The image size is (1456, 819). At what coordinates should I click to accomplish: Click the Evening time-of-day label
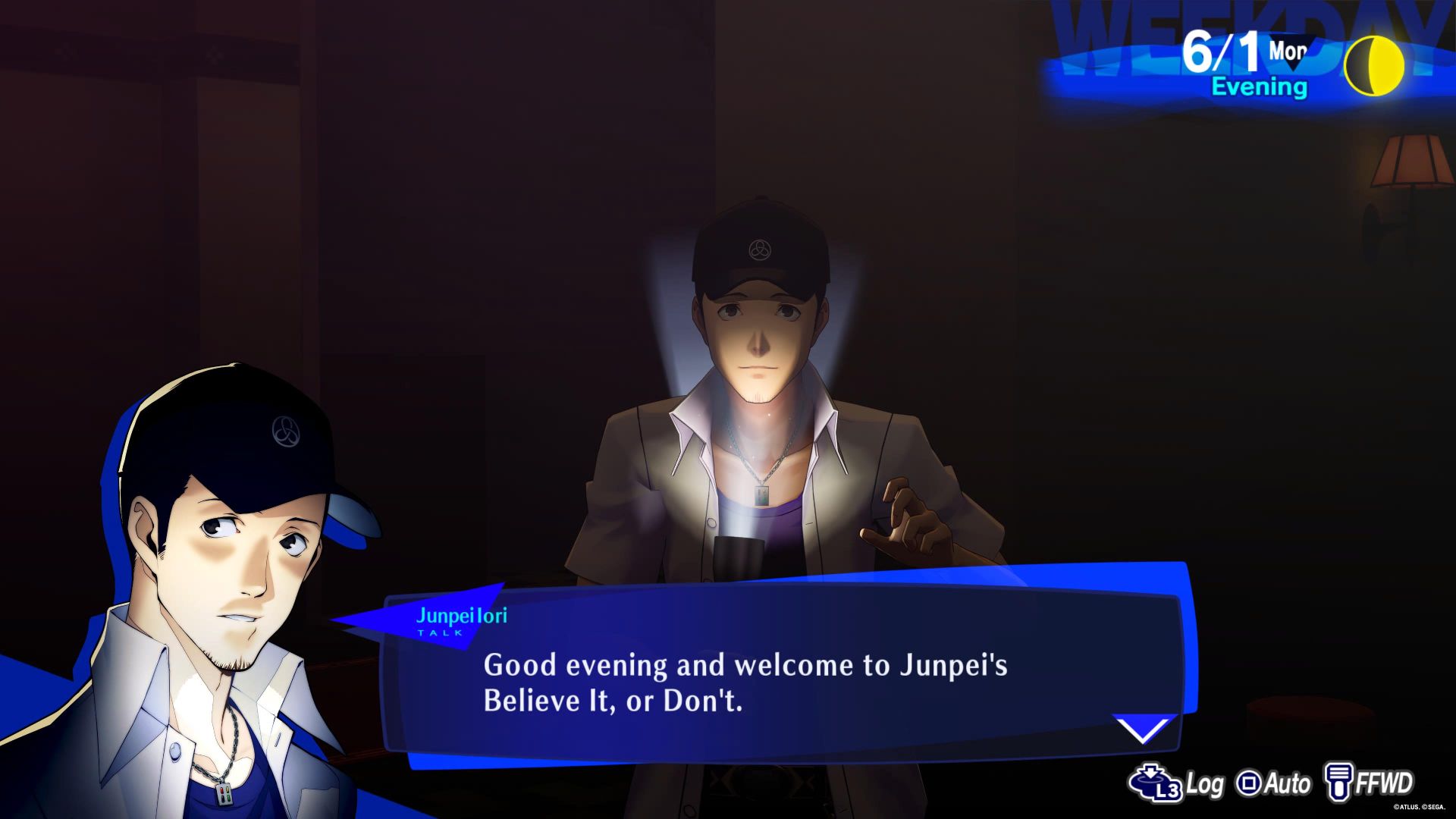point(1259,87)
